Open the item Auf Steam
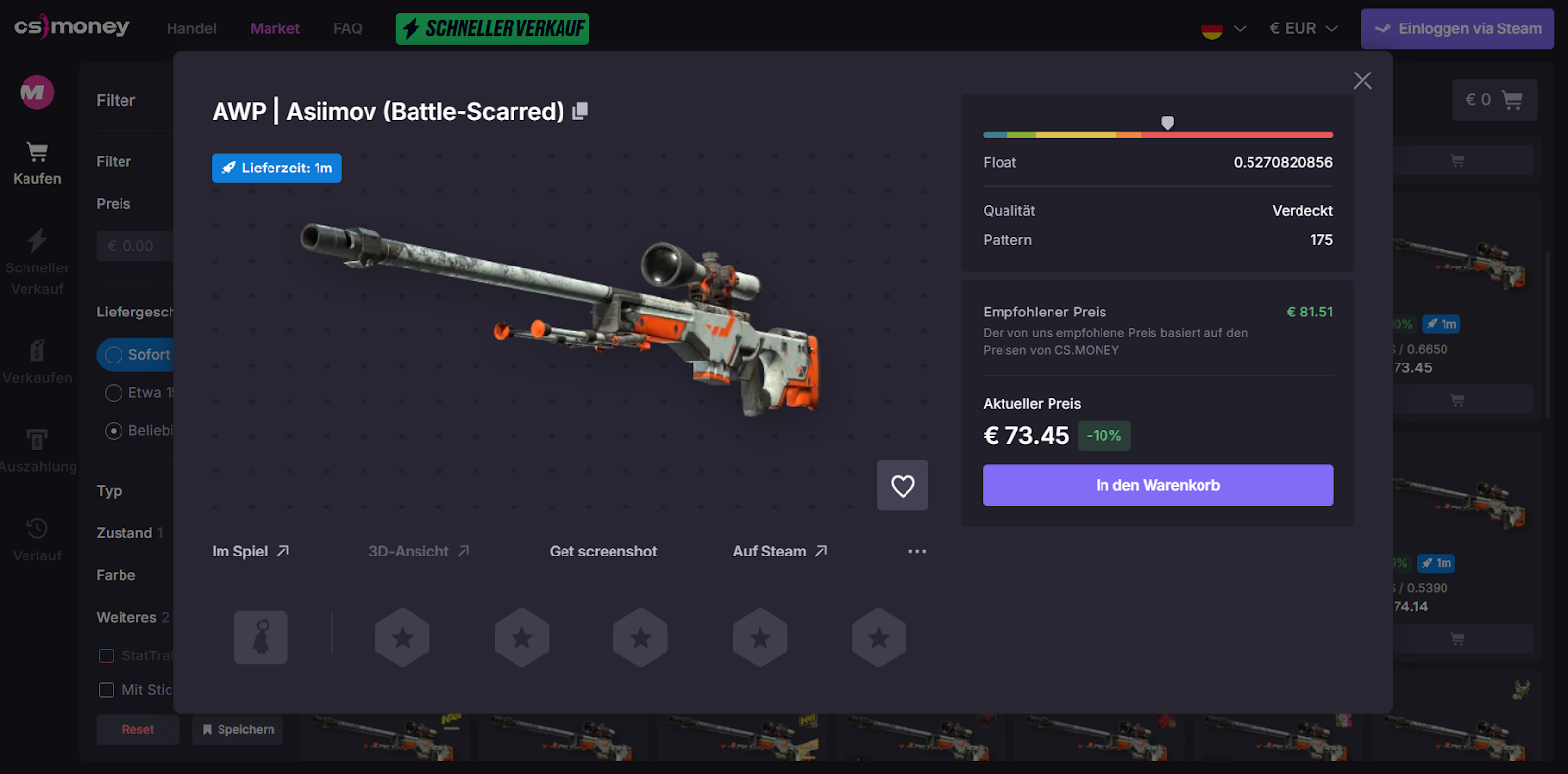Viewport: 1568px width, 774px height. click(780, 552)
